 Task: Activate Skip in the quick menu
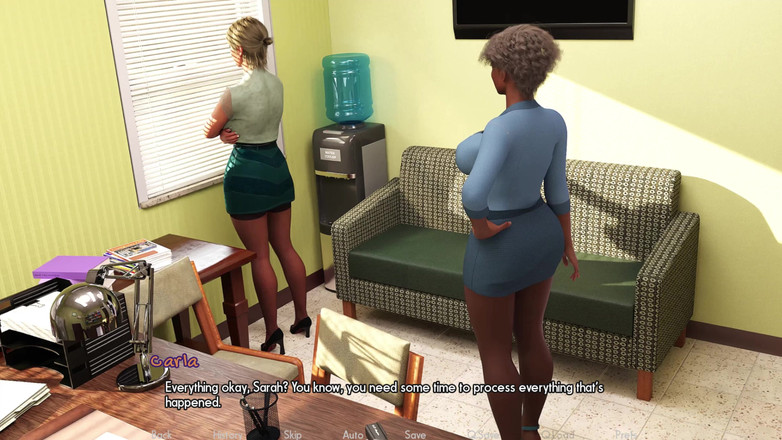pos(292,435)
